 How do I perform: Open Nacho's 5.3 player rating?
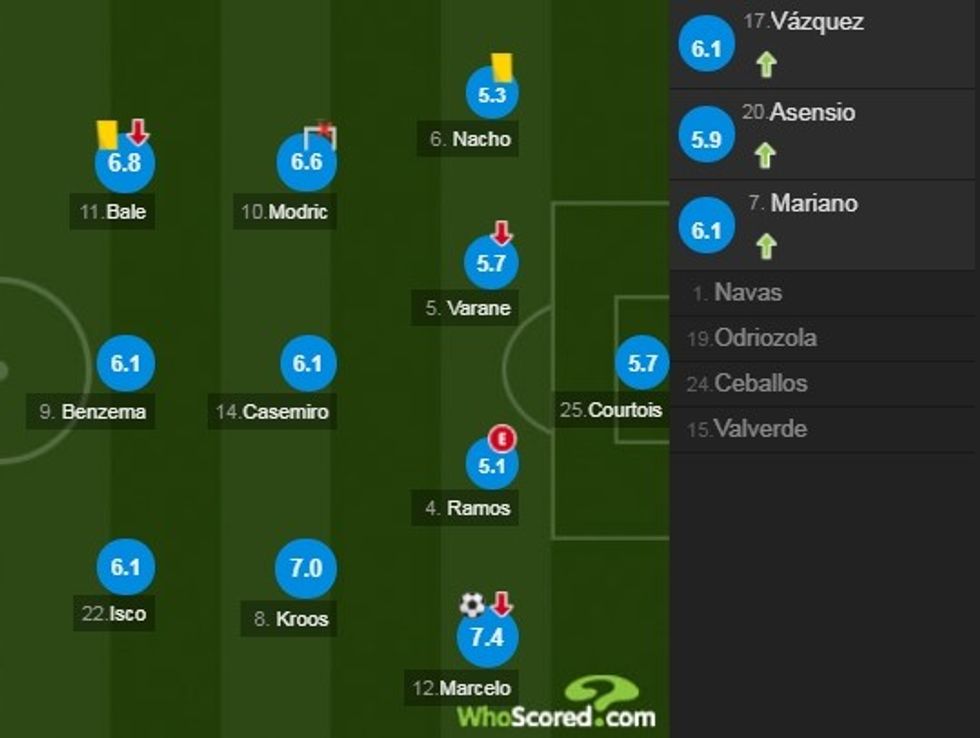click(x=492, y=96)
